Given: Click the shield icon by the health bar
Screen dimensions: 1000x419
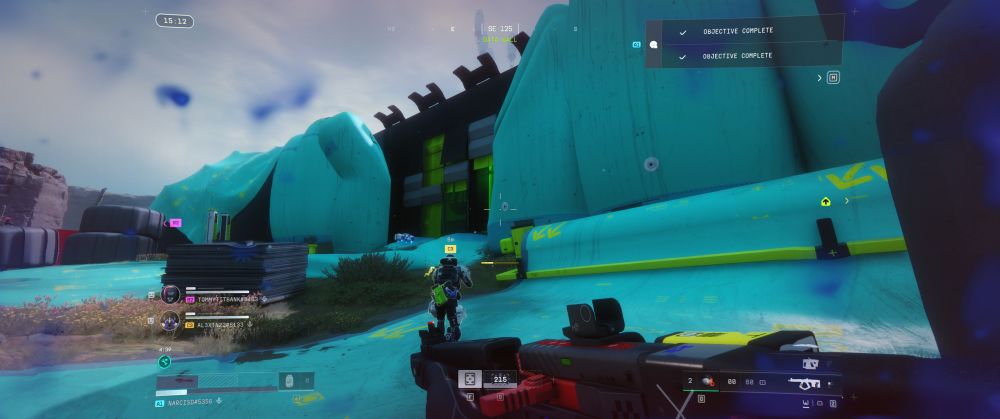Looking at the screenshot, I should pos(289,381).
